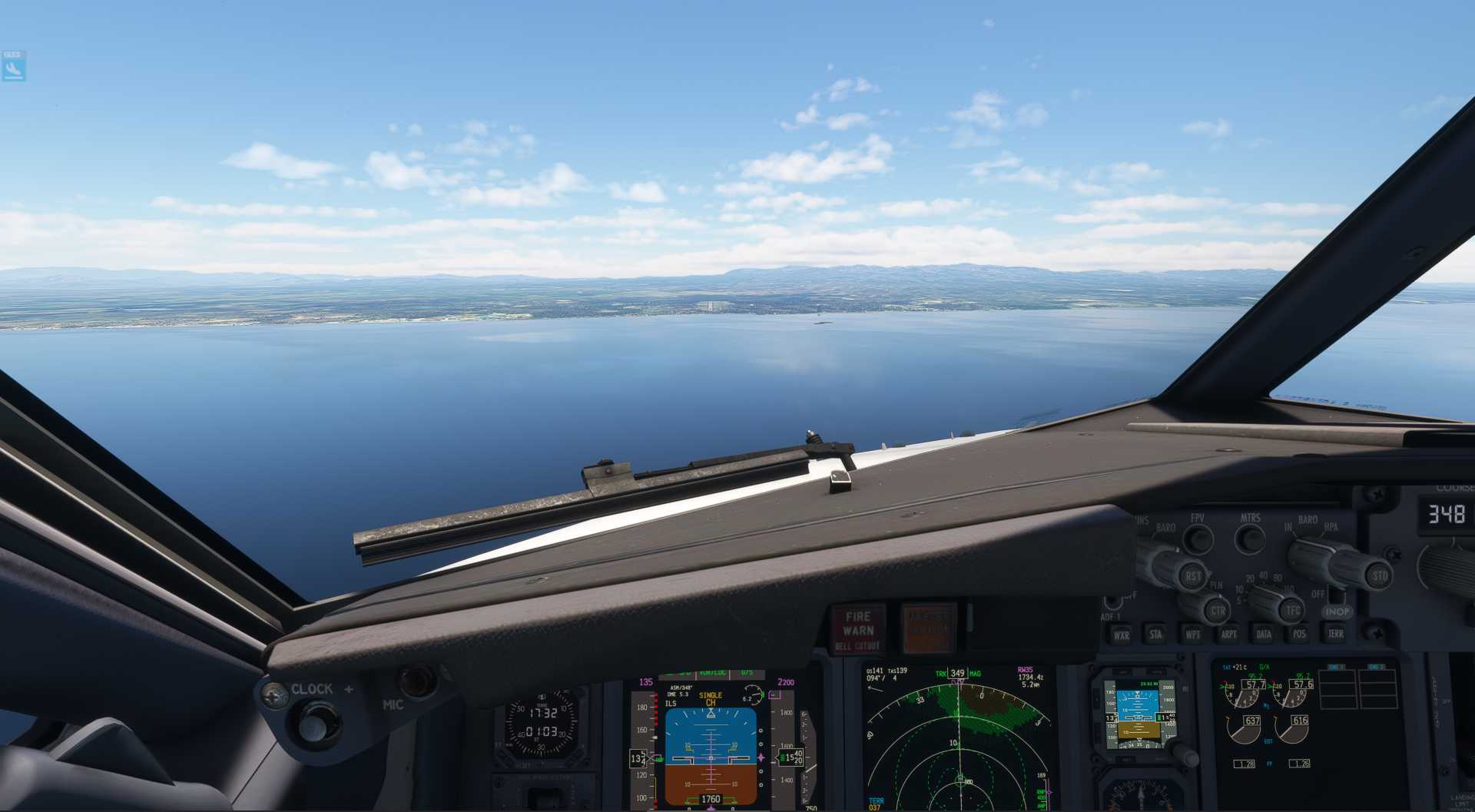Click the FPV flight path vector button
Screen dimensions: 1475x812
[1197, 539]
